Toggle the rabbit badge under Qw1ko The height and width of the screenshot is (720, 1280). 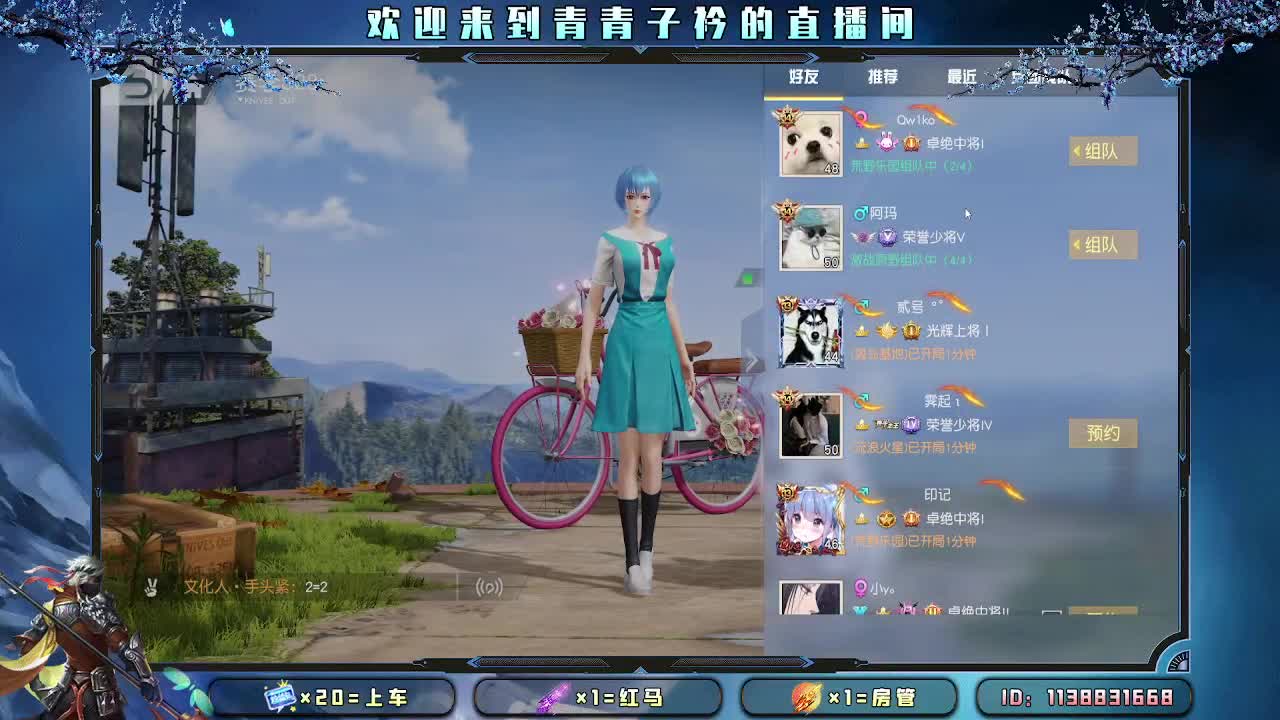886,141
